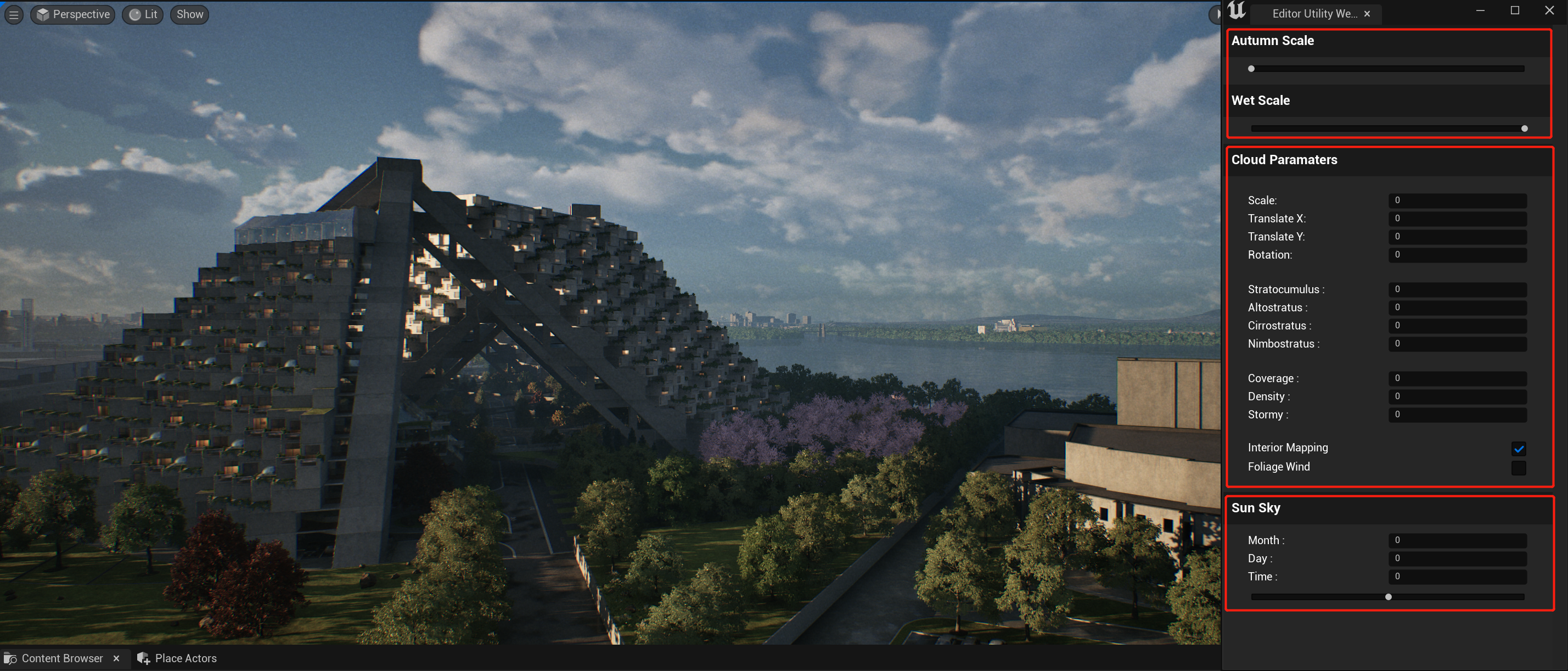Click the cloud Scale input field

tap(1457, 200)
